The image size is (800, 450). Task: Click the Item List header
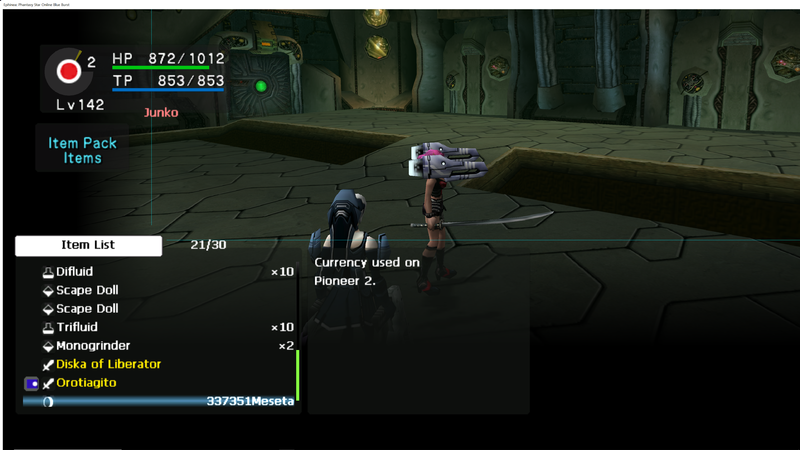click(x=88, y=245)
